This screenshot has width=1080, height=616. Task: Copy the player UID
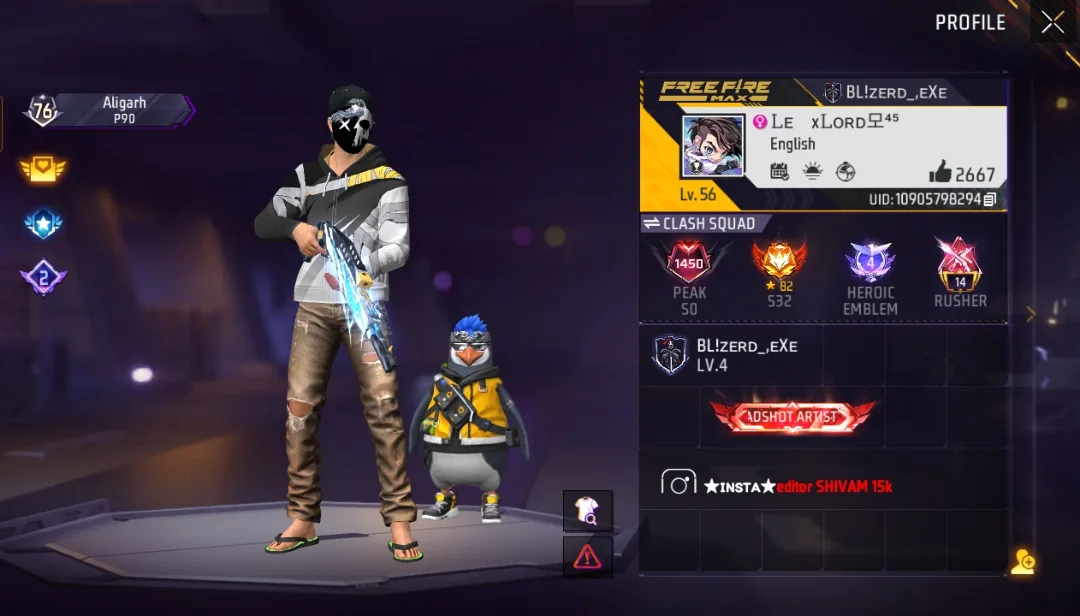[x=989, y=200]
